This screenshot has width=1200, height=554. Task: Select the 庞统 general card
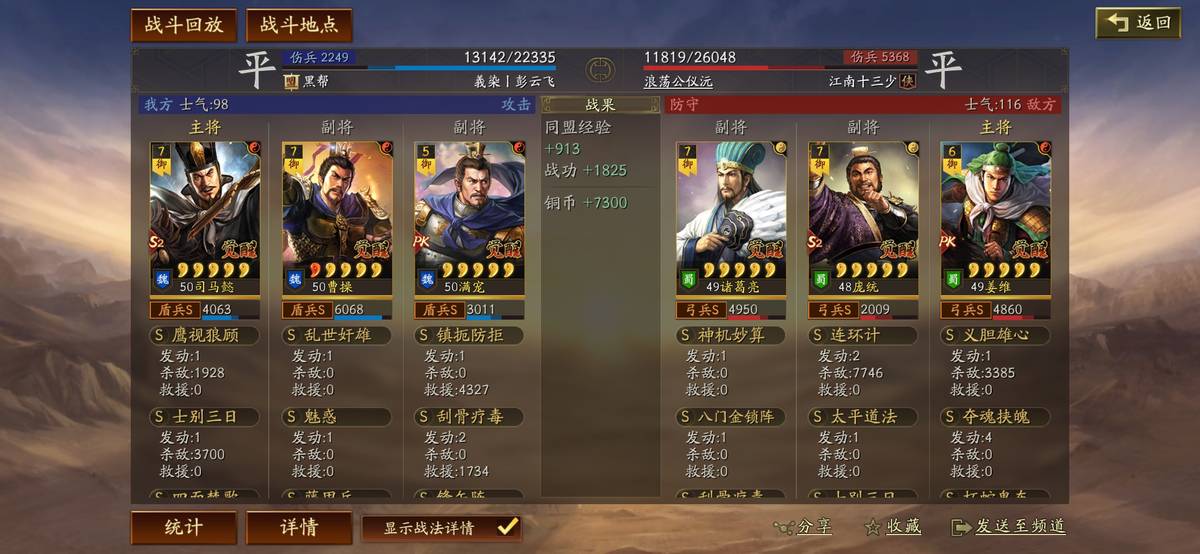click(x=863, y=218)
